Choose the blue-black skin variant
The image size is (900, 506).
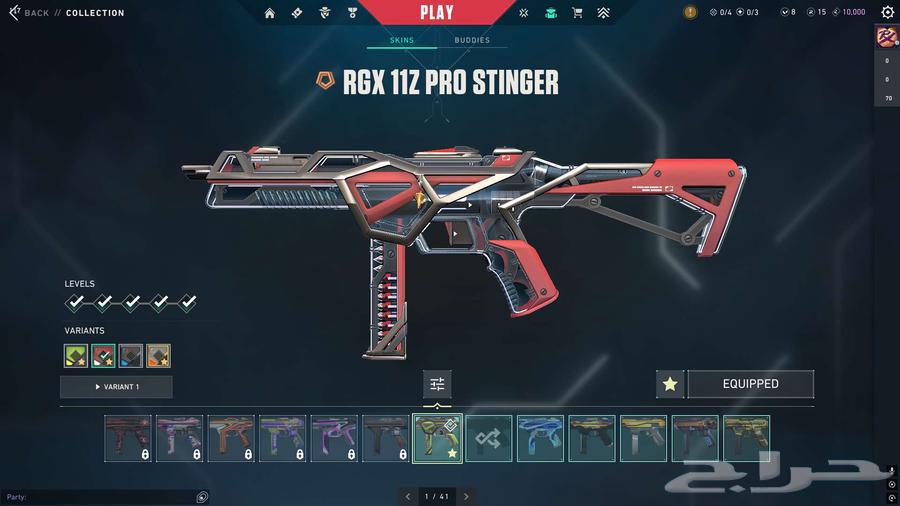click(x=130, y=355)
